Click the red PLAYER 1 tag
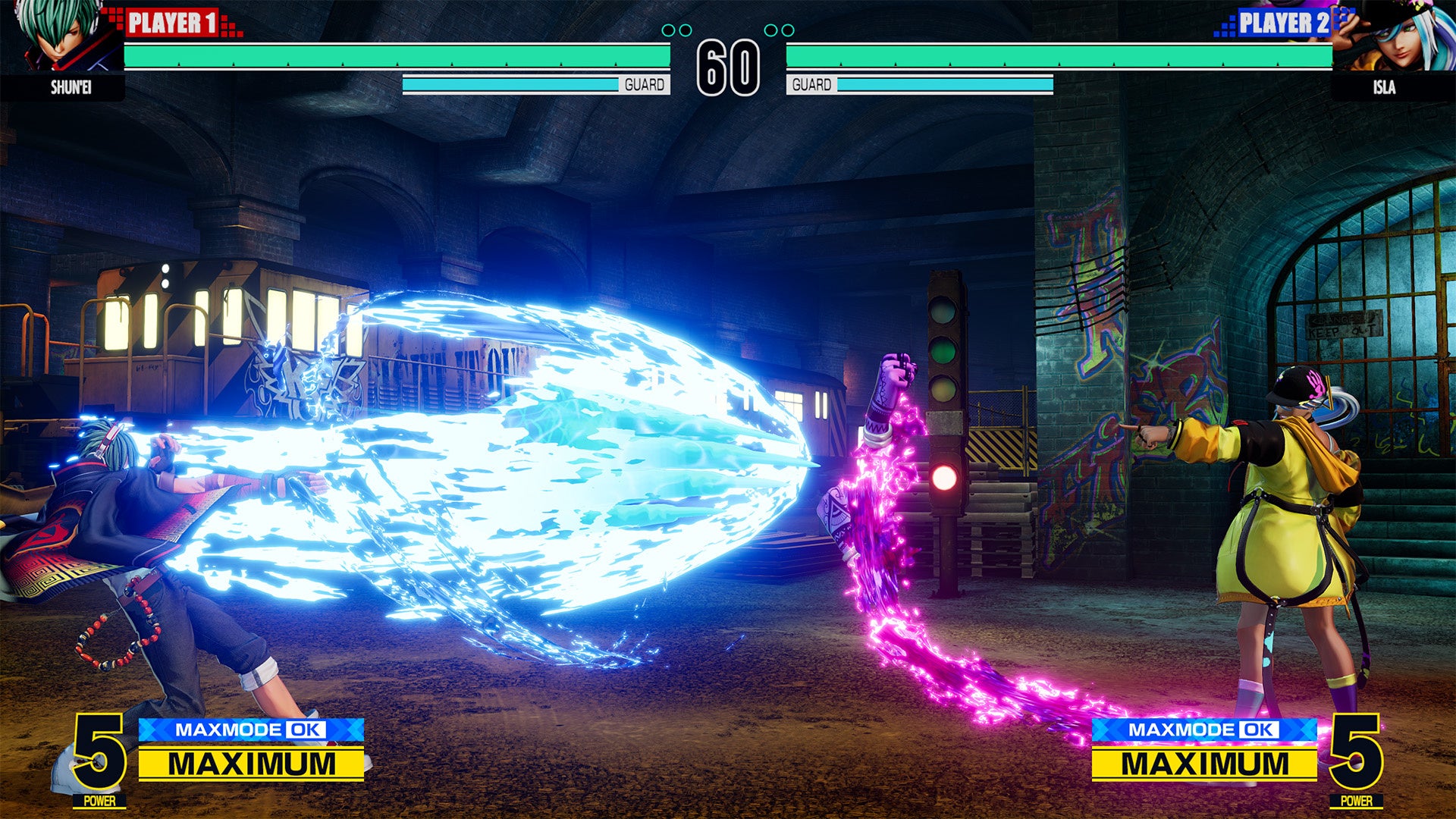The height and width of the screenshot is (819, 1456). coord(173,24)
